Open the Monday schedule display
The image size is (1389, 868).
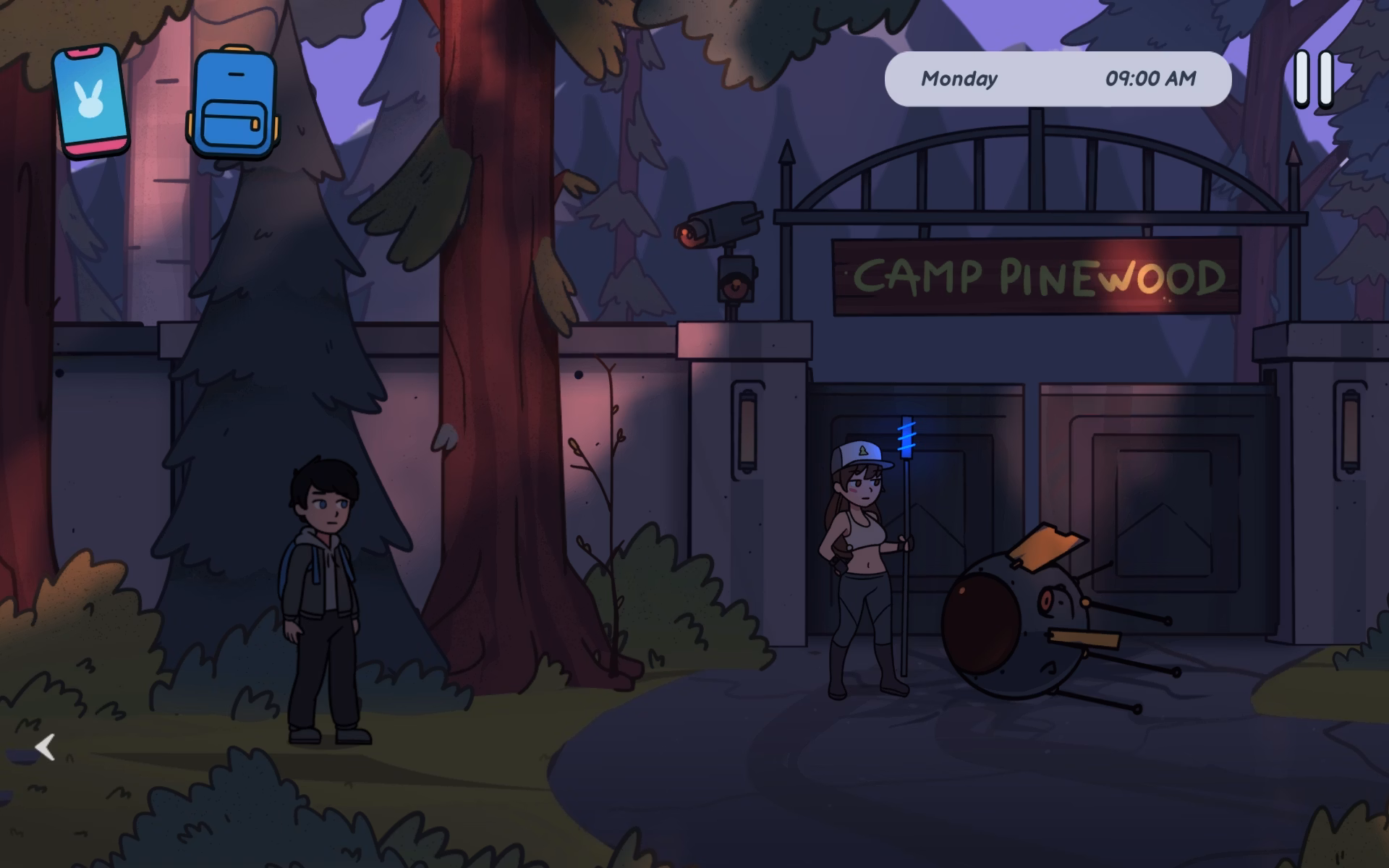(x=959, y=80)
